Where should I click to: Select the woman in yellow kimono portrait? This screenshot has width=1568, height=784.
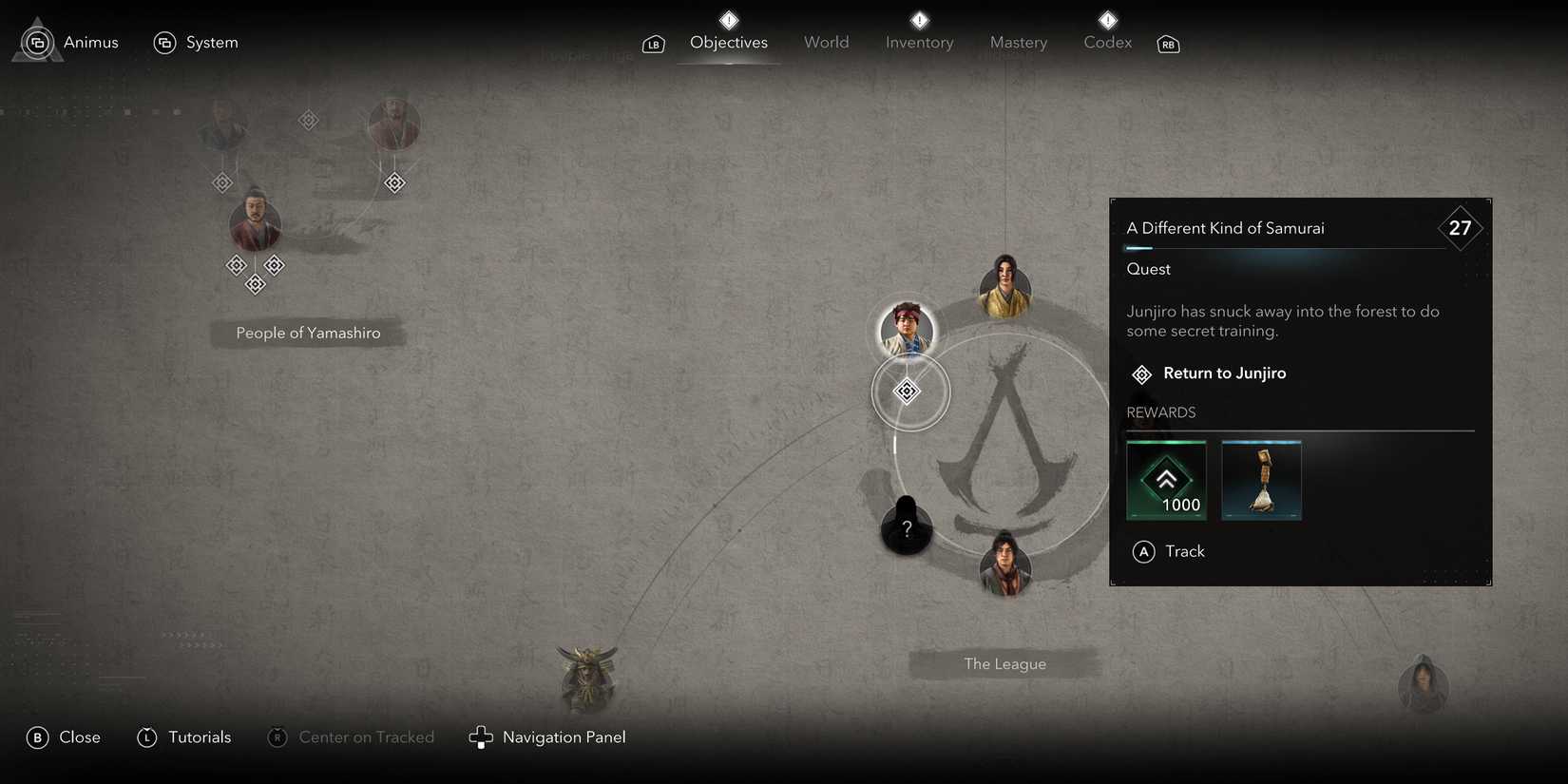click(1004, 287)
